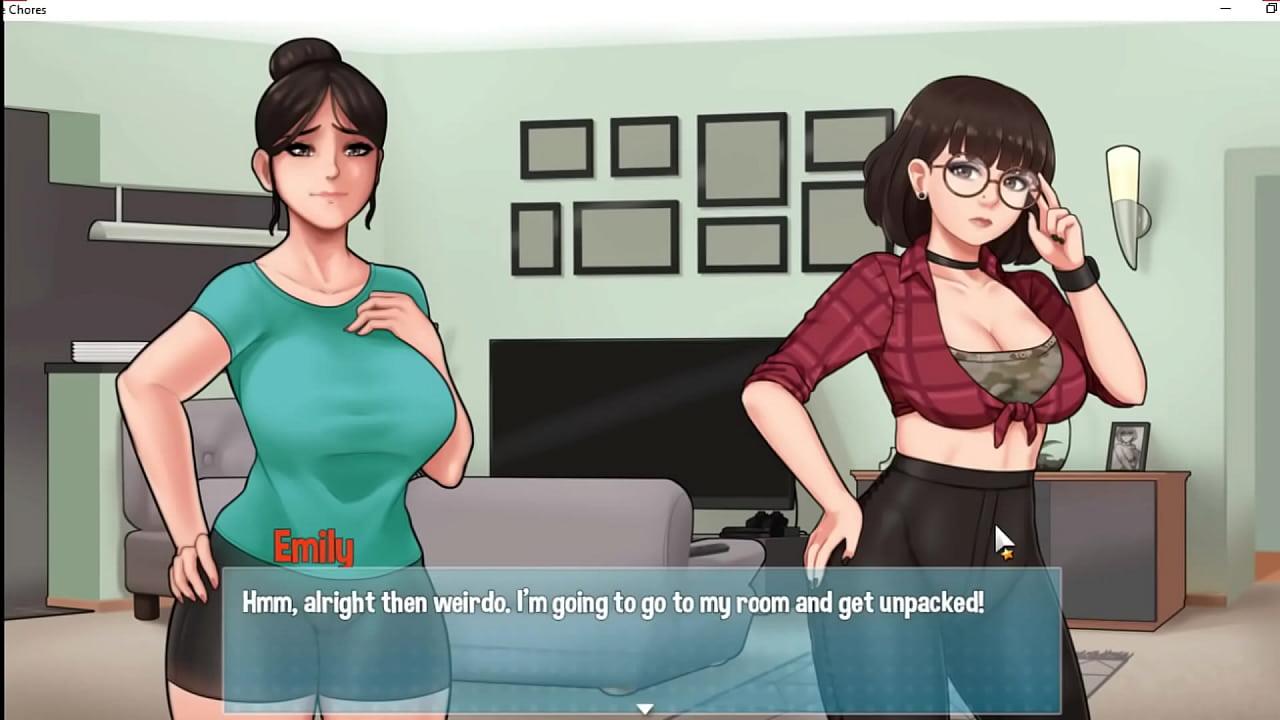Viewport: 1280px width, 720px height.
Task: Advance dialogue using the white down arrow
Action: coord(645,708)
